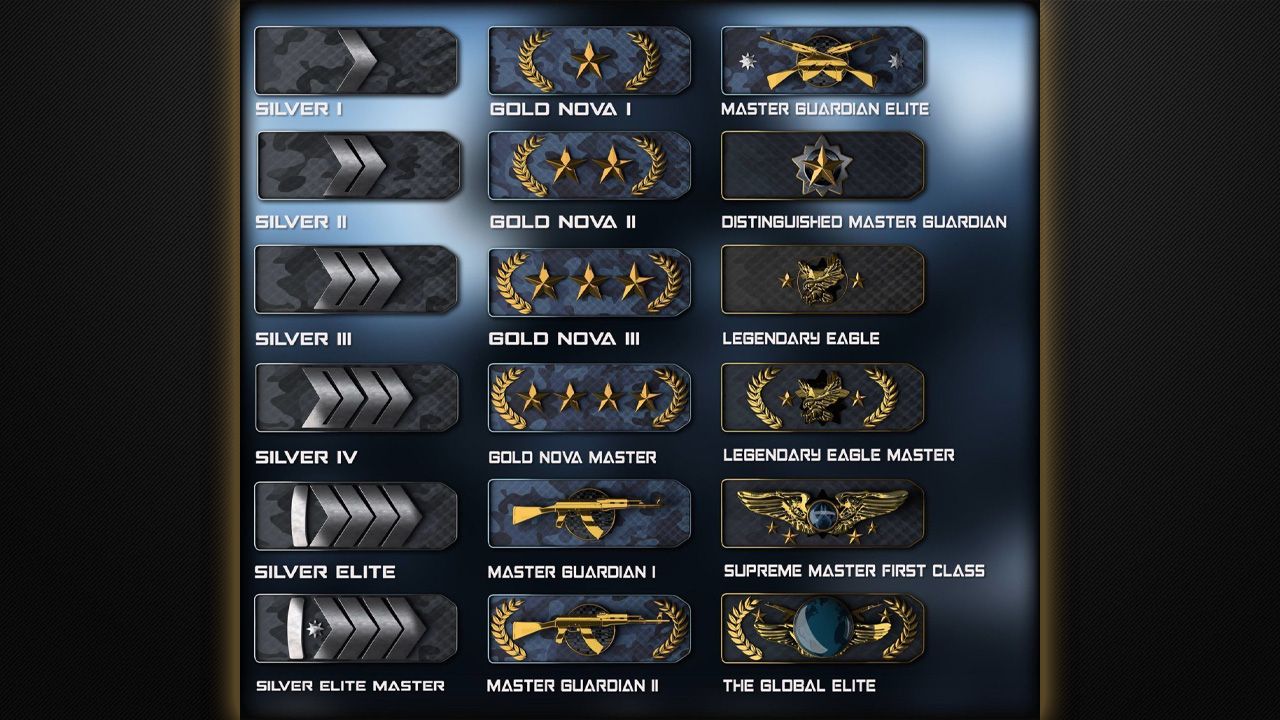
Task: Click the Legendary Eagle emblem
Action: [x=822, y=281]
